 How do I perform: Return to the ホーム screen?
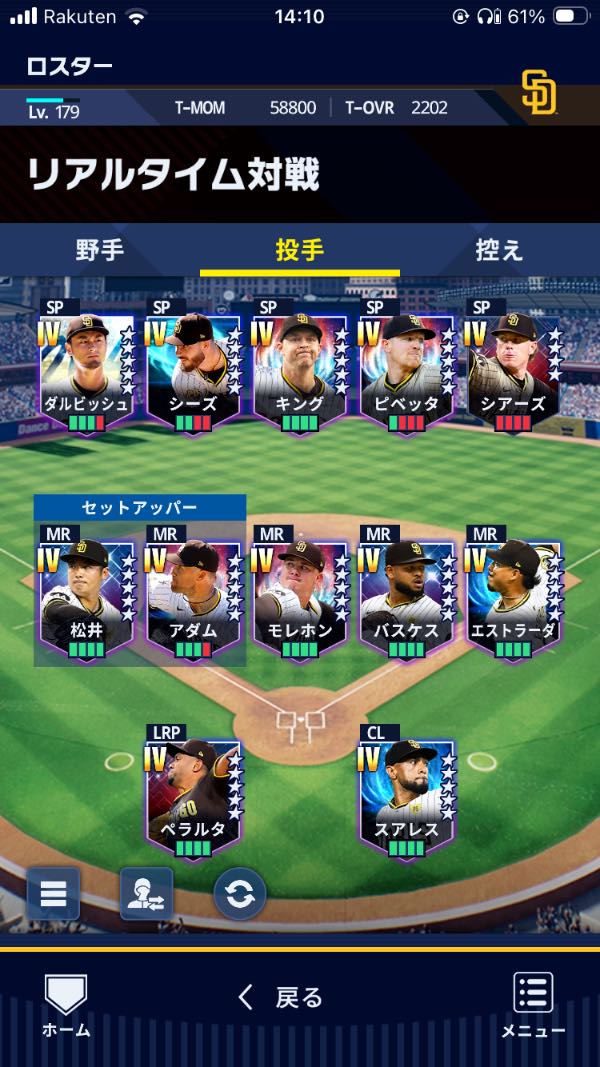click(x=66, y=1005)
